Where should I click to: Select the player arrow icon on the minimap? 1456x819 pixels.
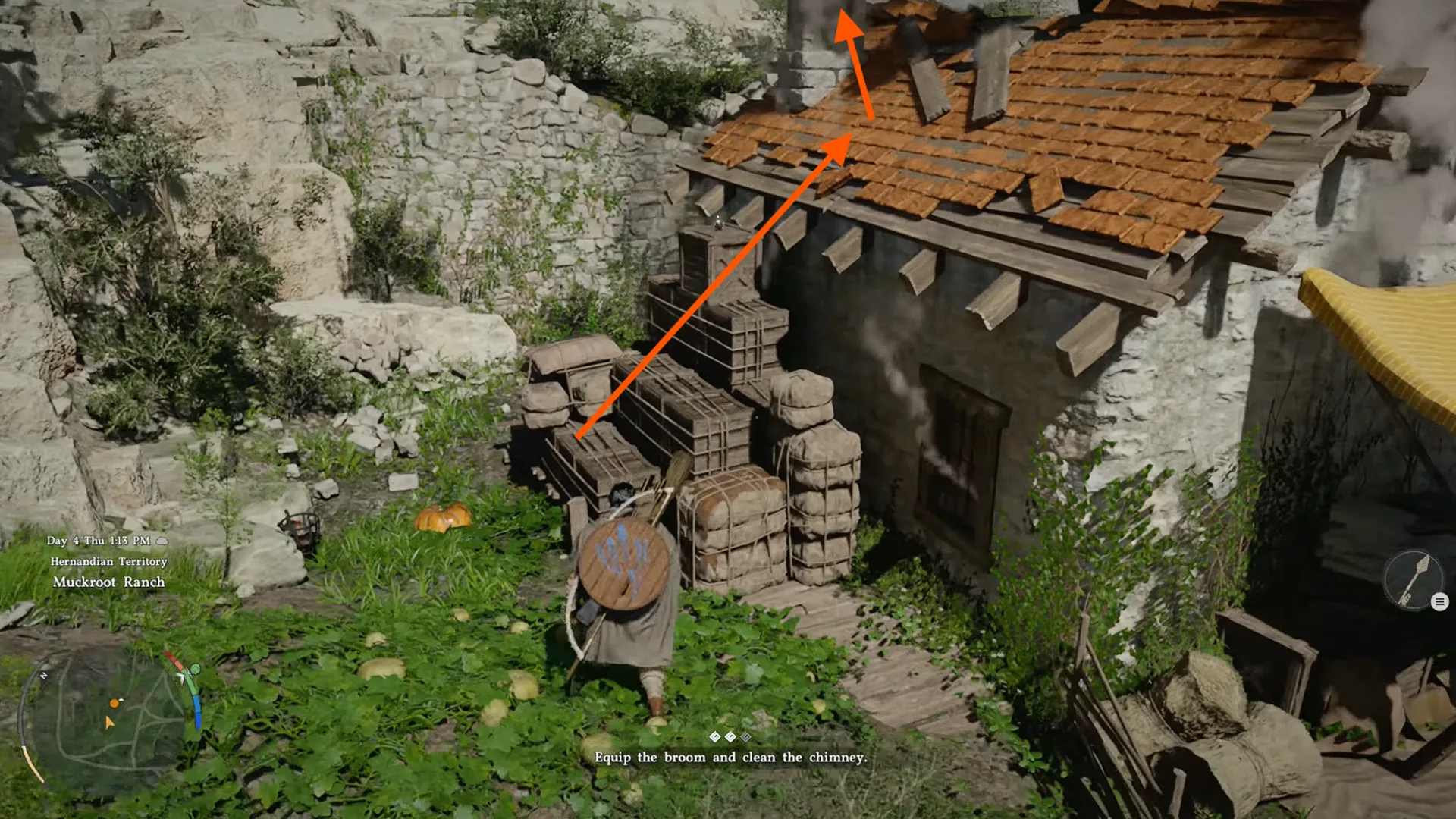coord(109,723)
